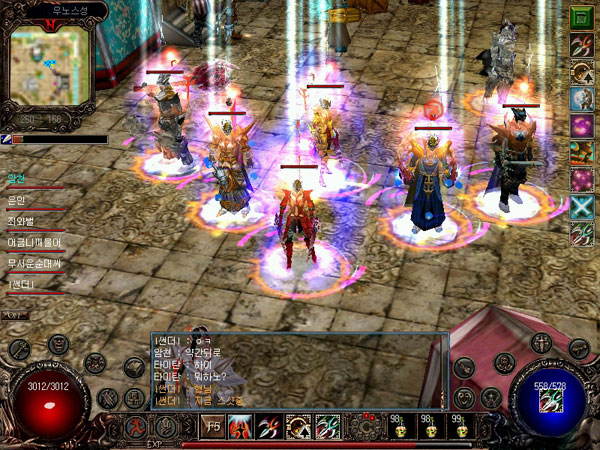Viewport: 600px width, 450px height.
Task: Click the round gear button in the hotbar
Action: (x=367, y=428)
